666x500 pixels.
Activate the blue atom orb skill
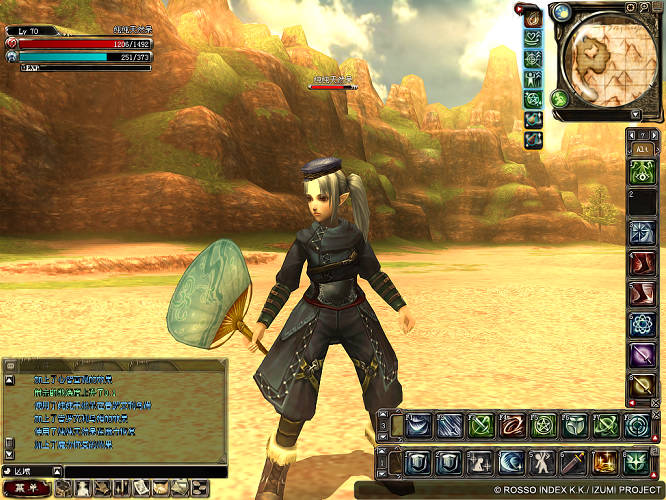coord(641,324)
